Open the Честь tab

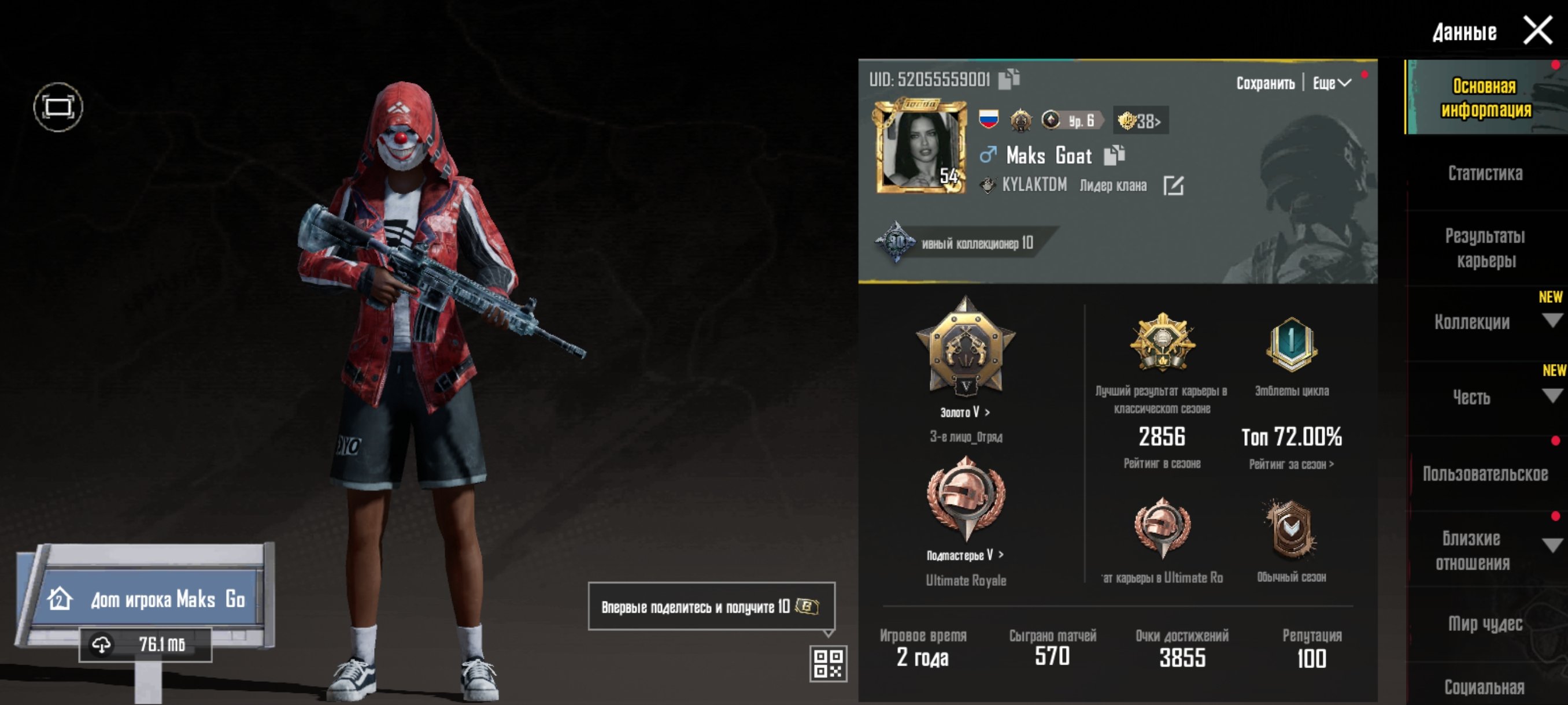click(x=1472, y=397)
